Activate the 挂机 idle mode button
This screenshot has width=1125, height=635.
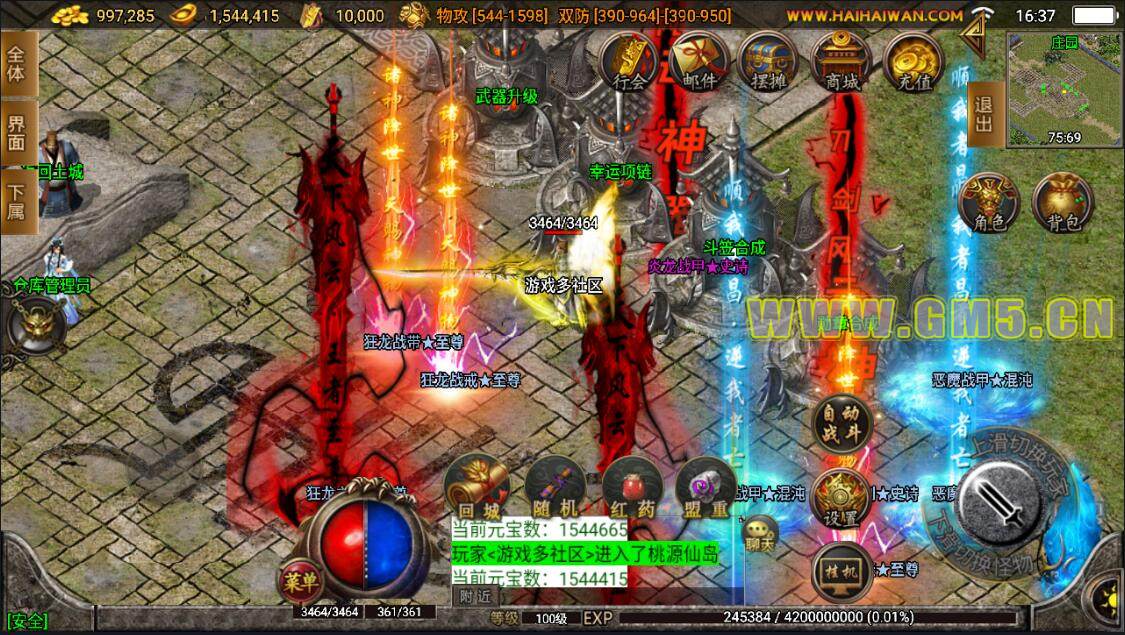842,568
